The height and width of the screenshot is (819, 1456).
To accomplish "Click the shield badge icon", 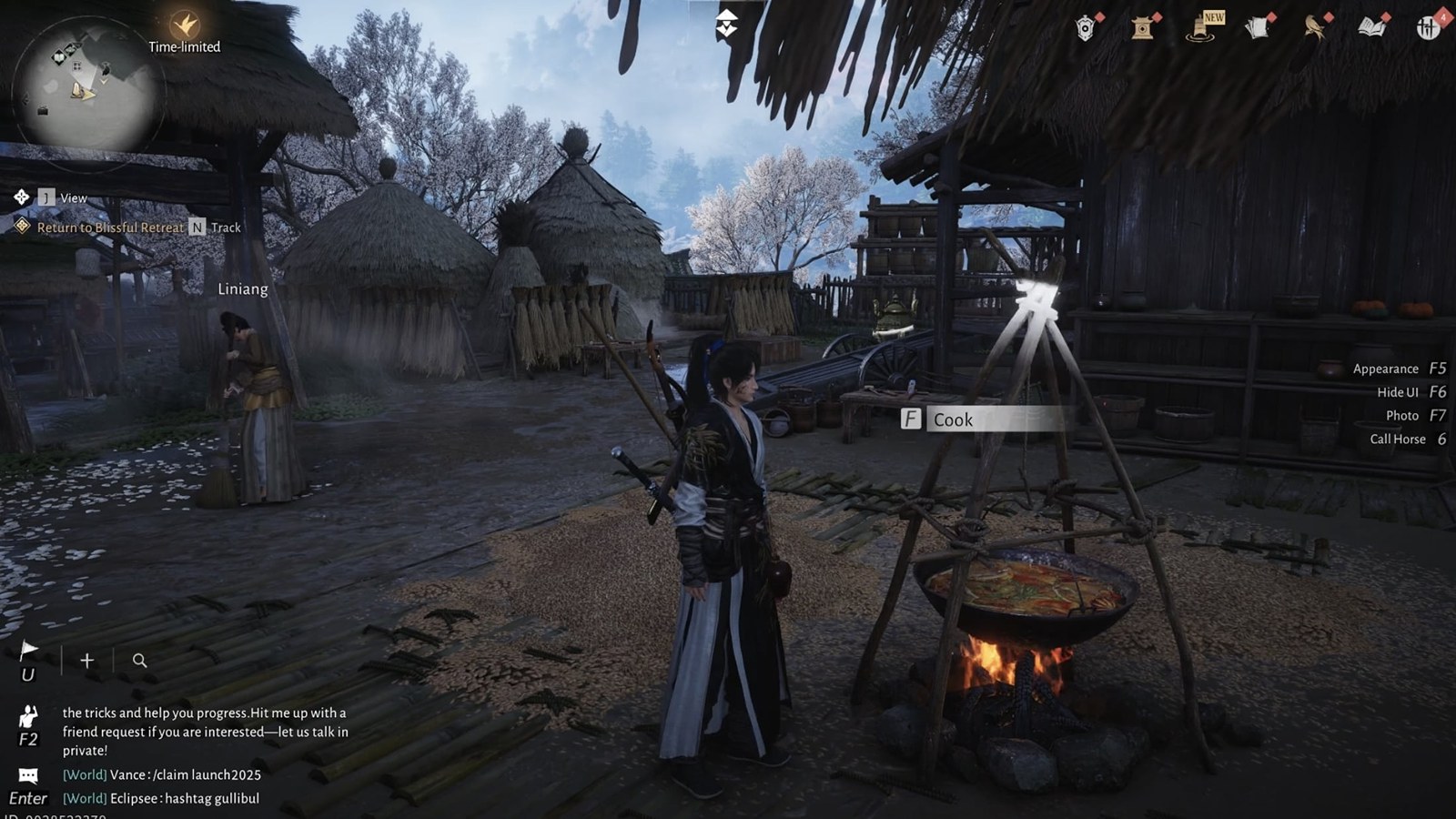I will [x=1085, y=28].
